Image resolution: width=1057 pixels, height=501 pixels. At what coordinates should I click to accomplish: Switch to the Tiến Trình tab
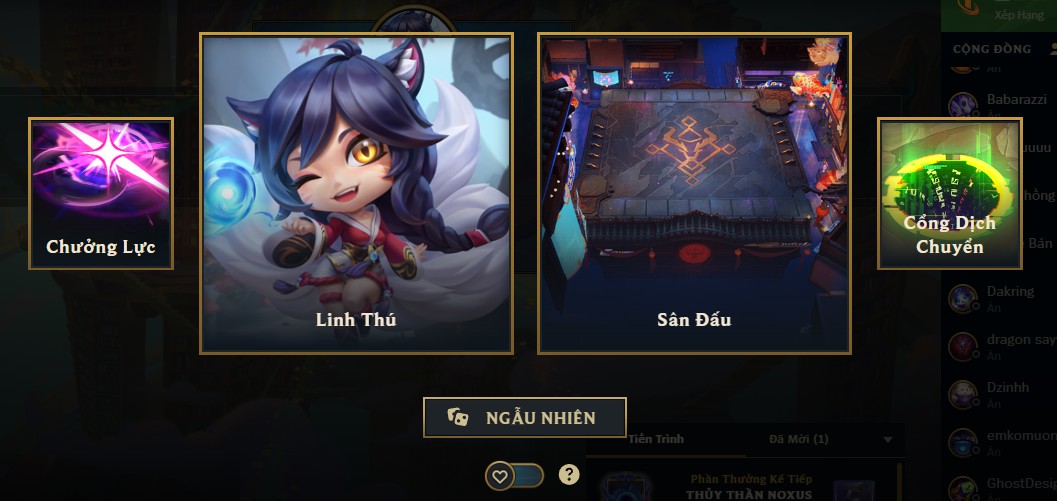pos(657,439)
